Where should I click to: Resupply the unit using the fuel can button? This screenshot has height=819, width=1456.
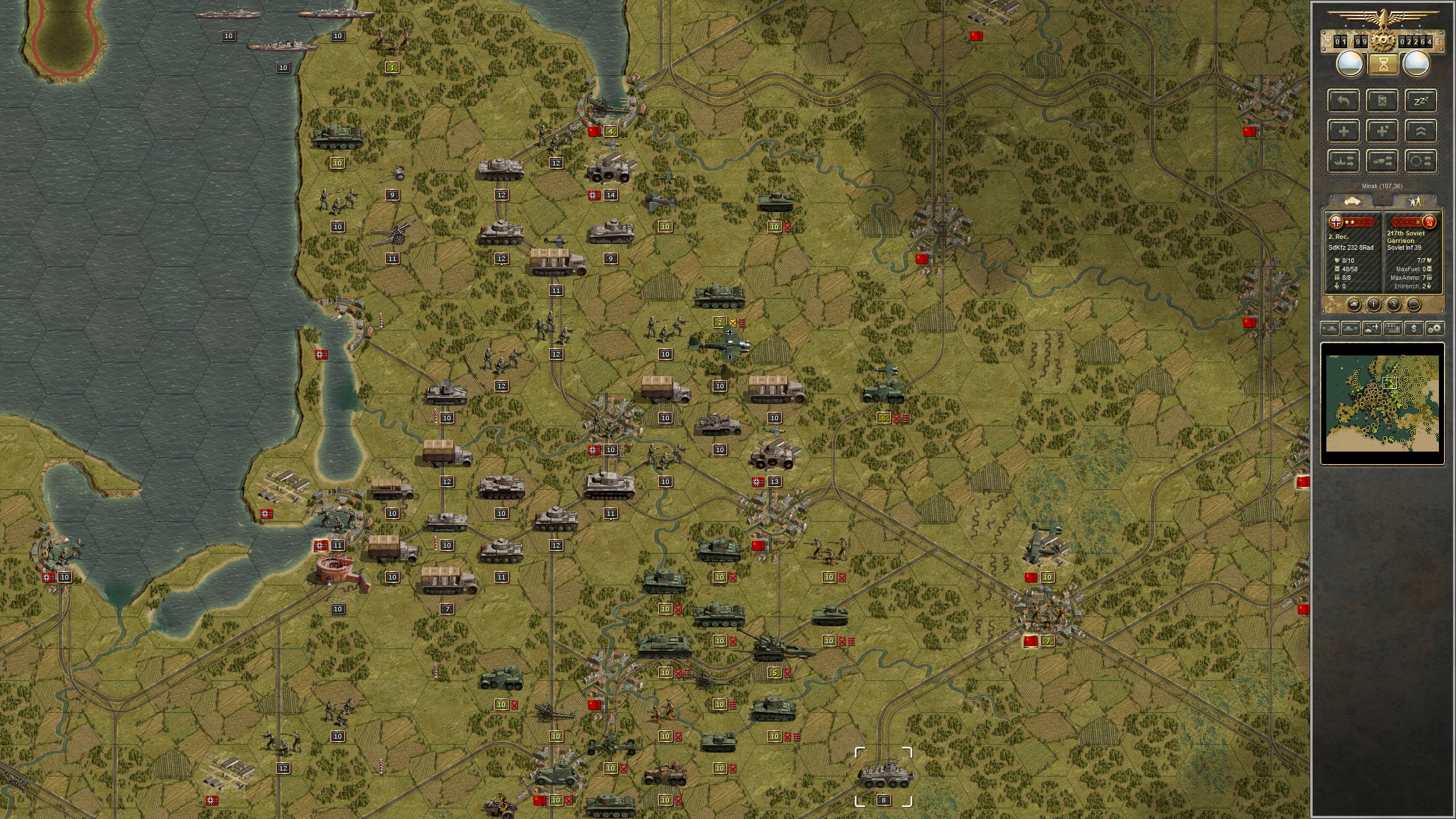[x=1382, y=101]
